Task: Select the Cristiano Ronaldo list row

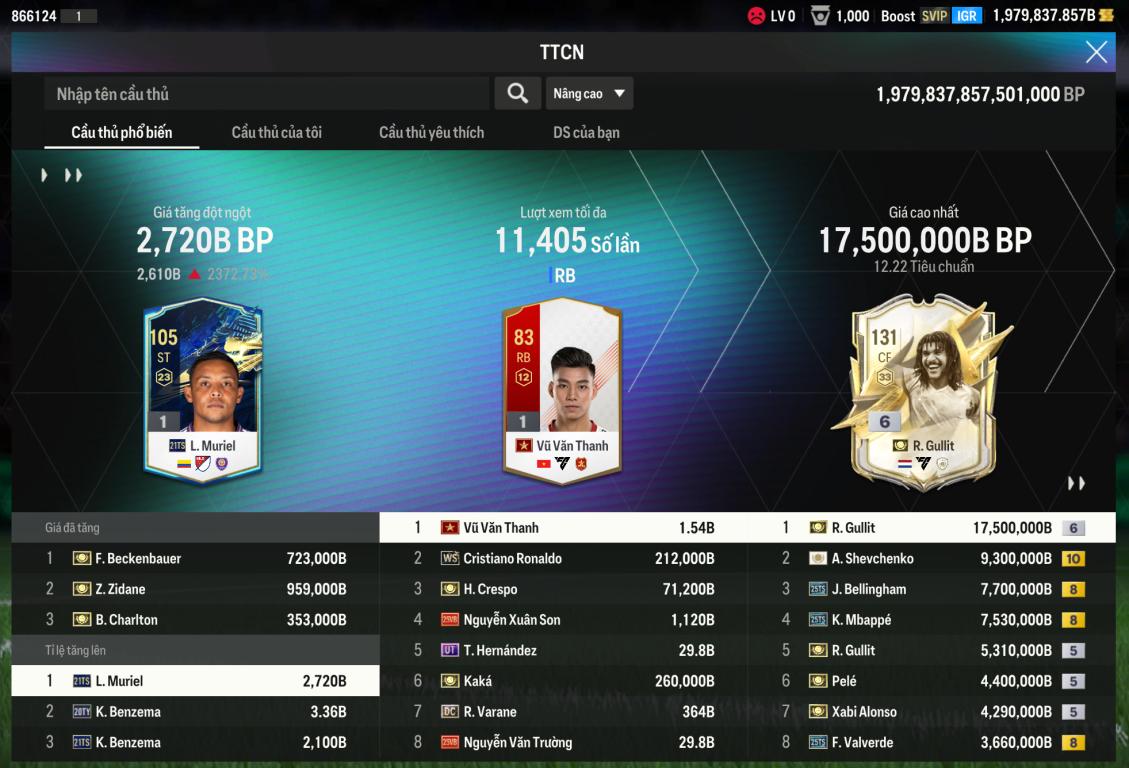Action: pyautogui.click(x=564, y=559)
